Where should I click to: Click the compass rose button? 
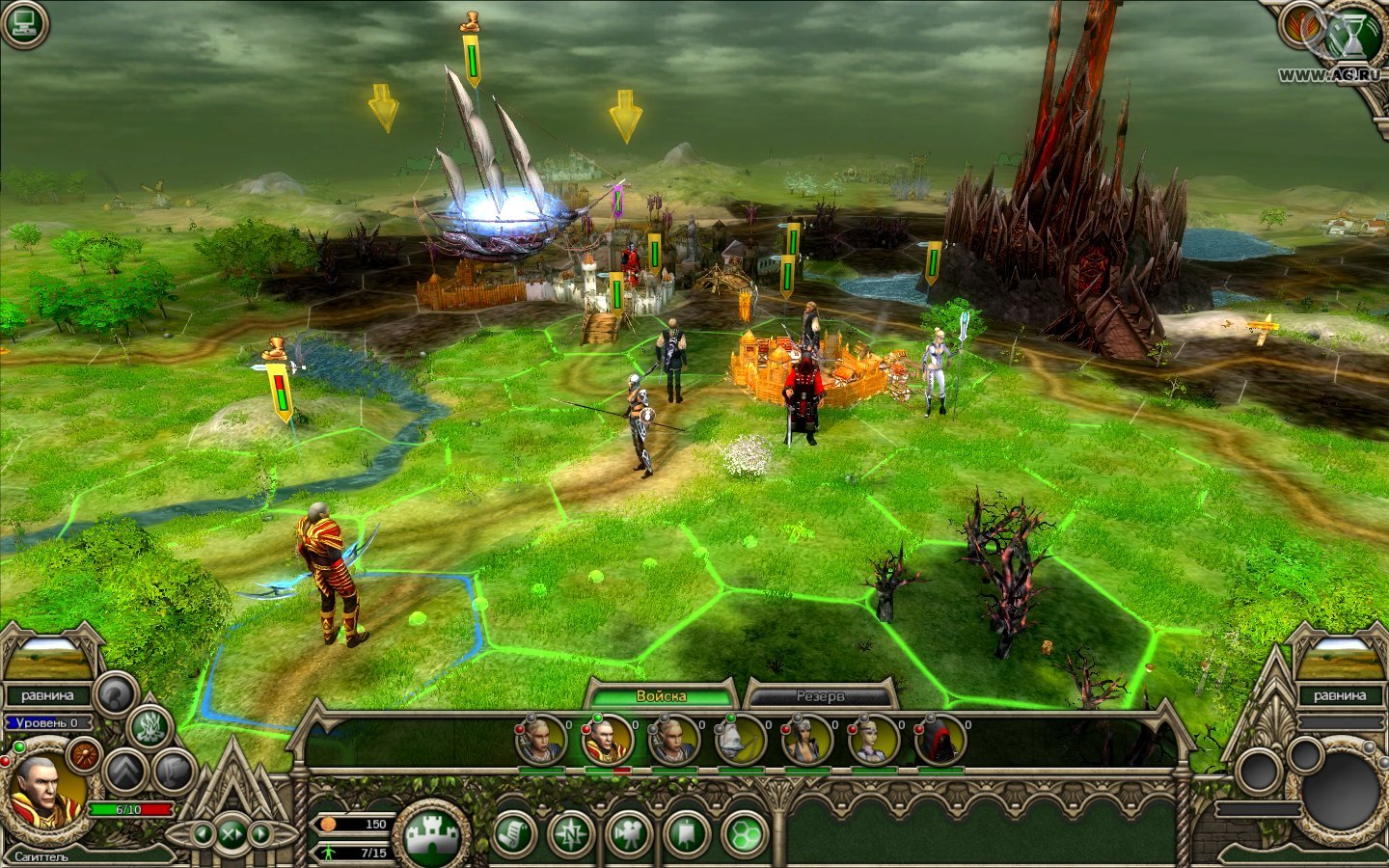tap(571, 834)
